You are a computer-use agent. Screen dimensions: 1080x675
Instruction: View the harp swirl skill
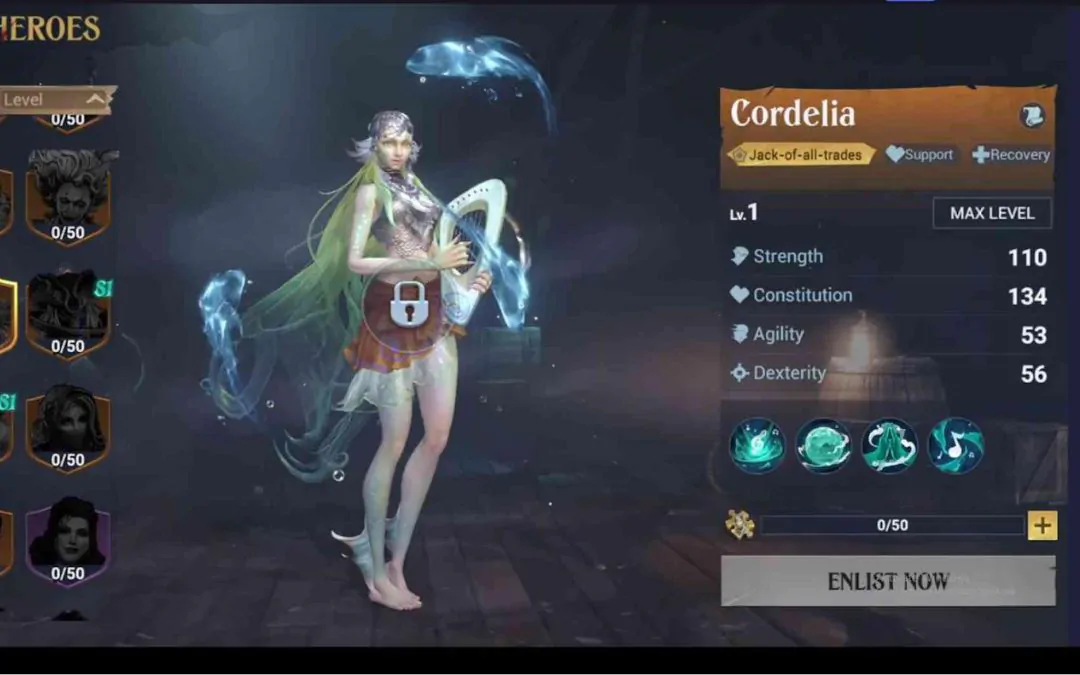[757, 446]
